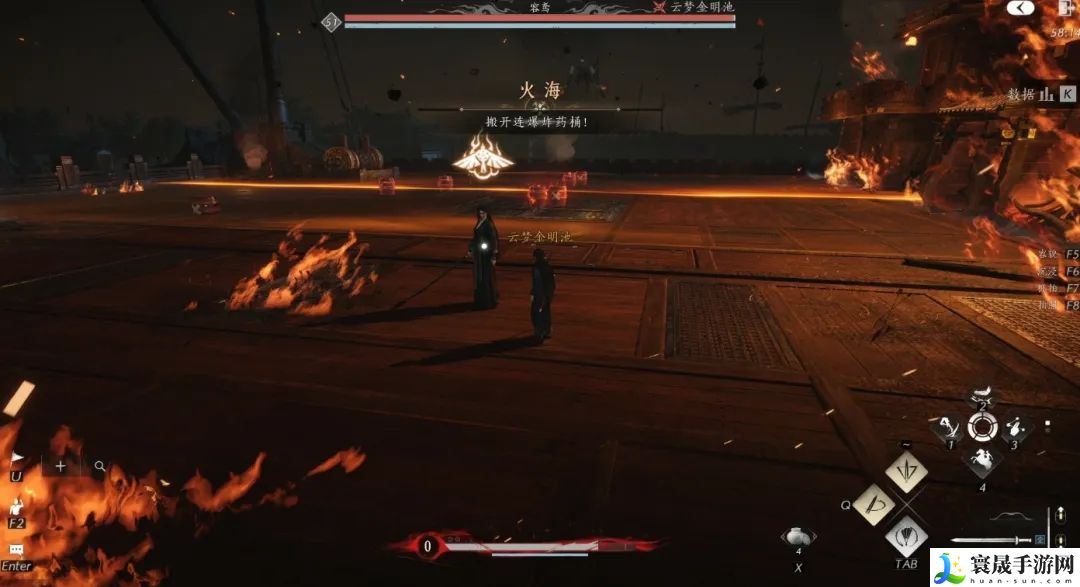Select the bow weapon above the sword
Viewport: 1080px width, 587px height.
[x=1007, y=516]
